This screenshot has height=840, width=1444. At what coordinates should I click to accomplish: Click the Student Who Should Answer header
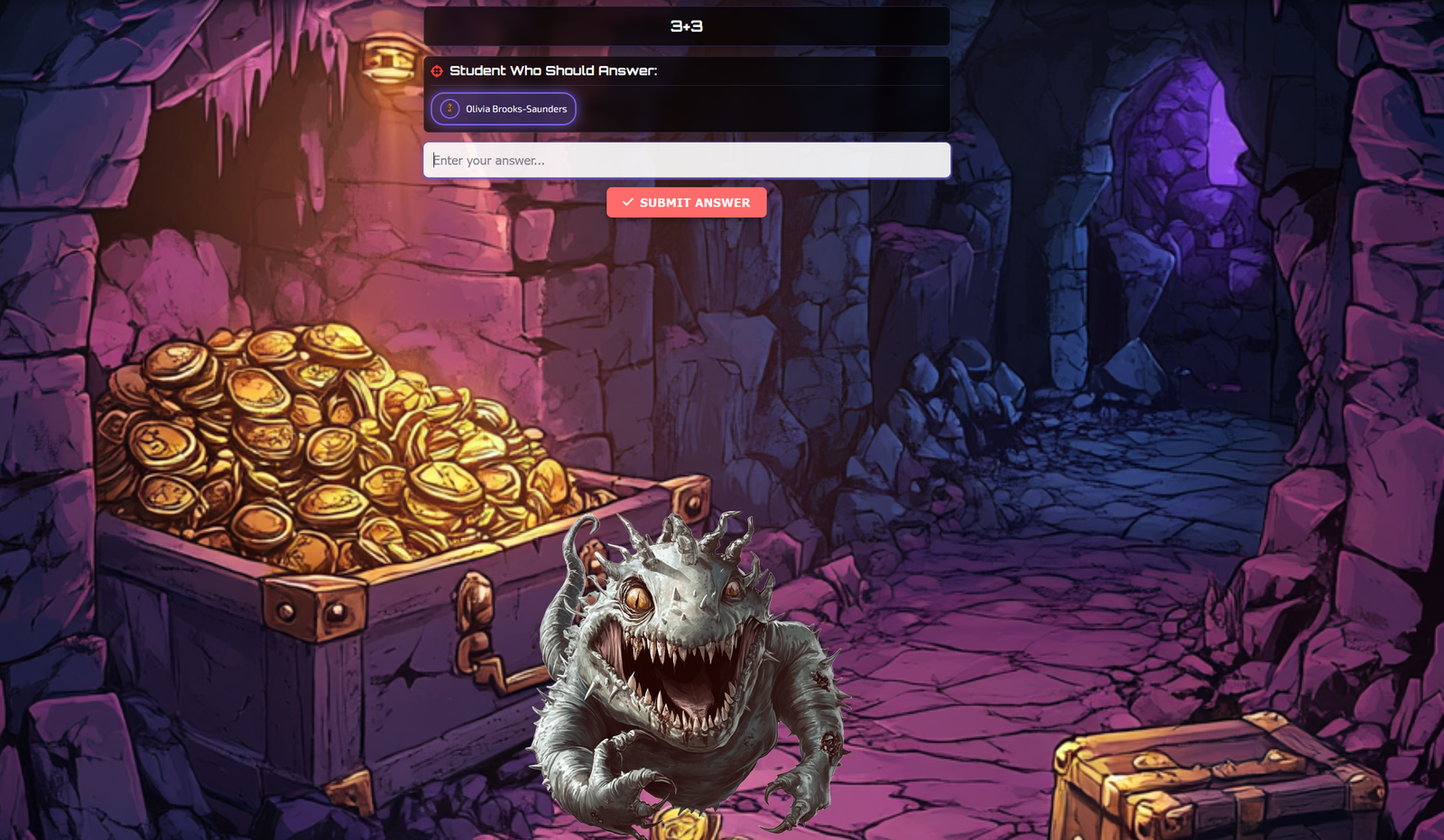(x=554, y=69)
